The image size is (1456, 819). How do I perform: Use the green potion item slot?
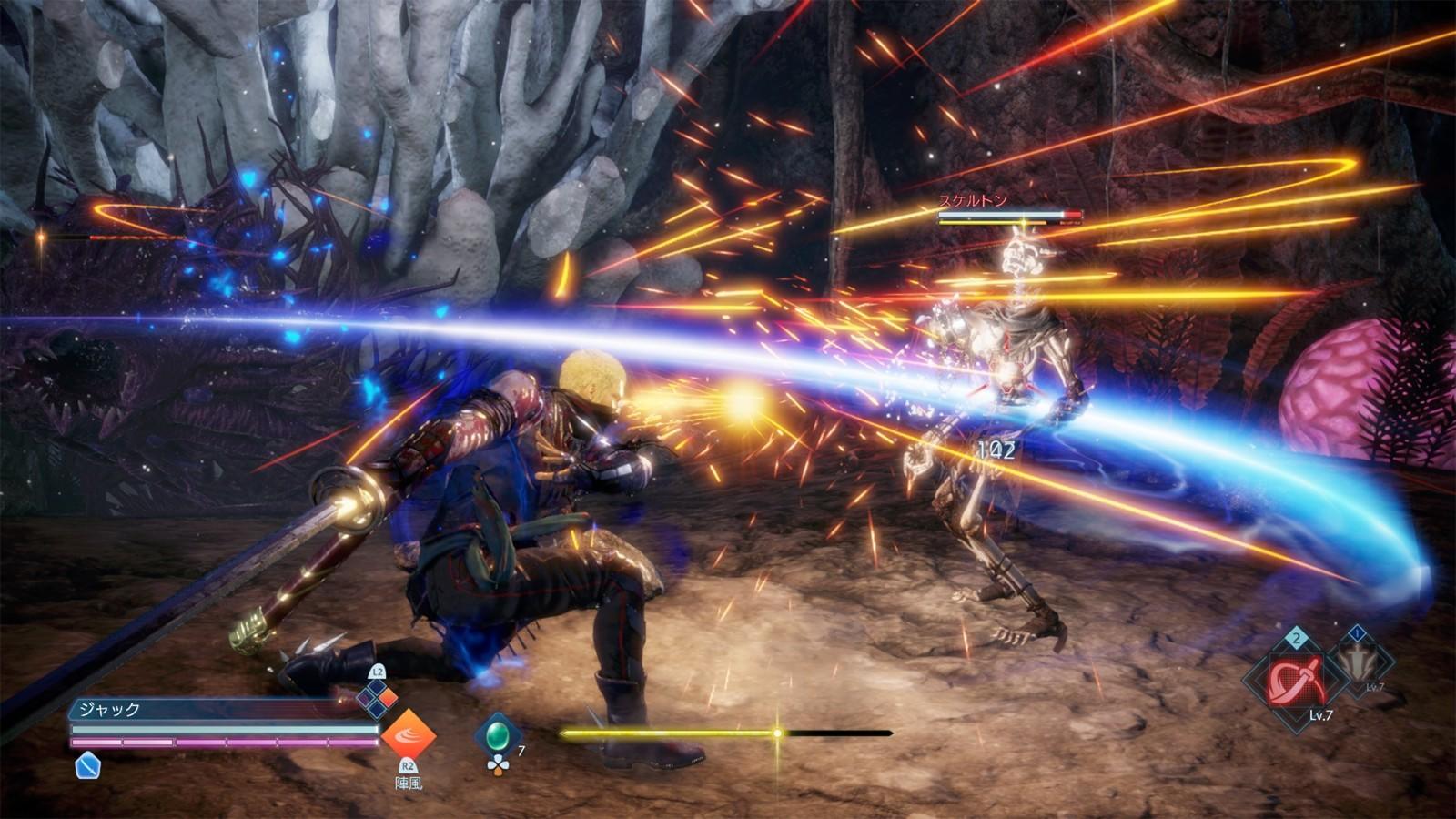497,733
